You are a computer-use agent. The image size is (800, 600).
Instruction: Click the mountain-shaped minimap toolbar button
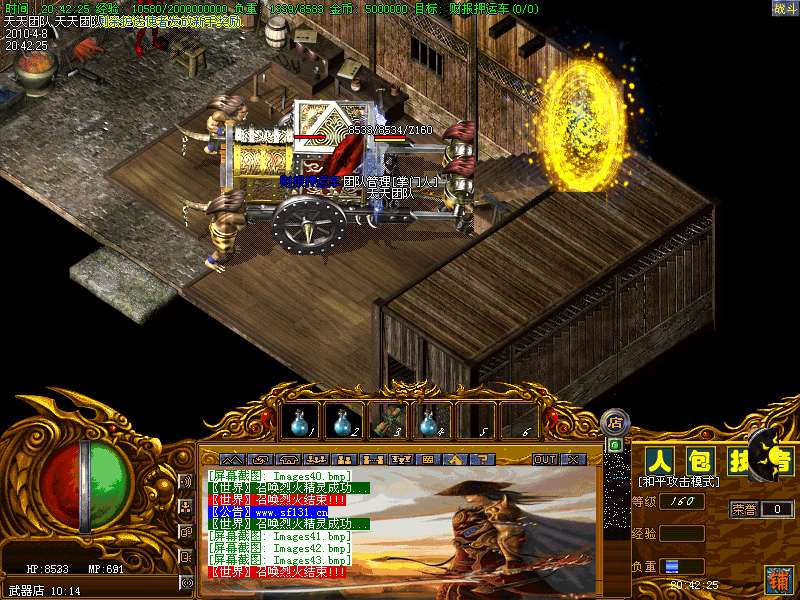click(x=234, y=459)
